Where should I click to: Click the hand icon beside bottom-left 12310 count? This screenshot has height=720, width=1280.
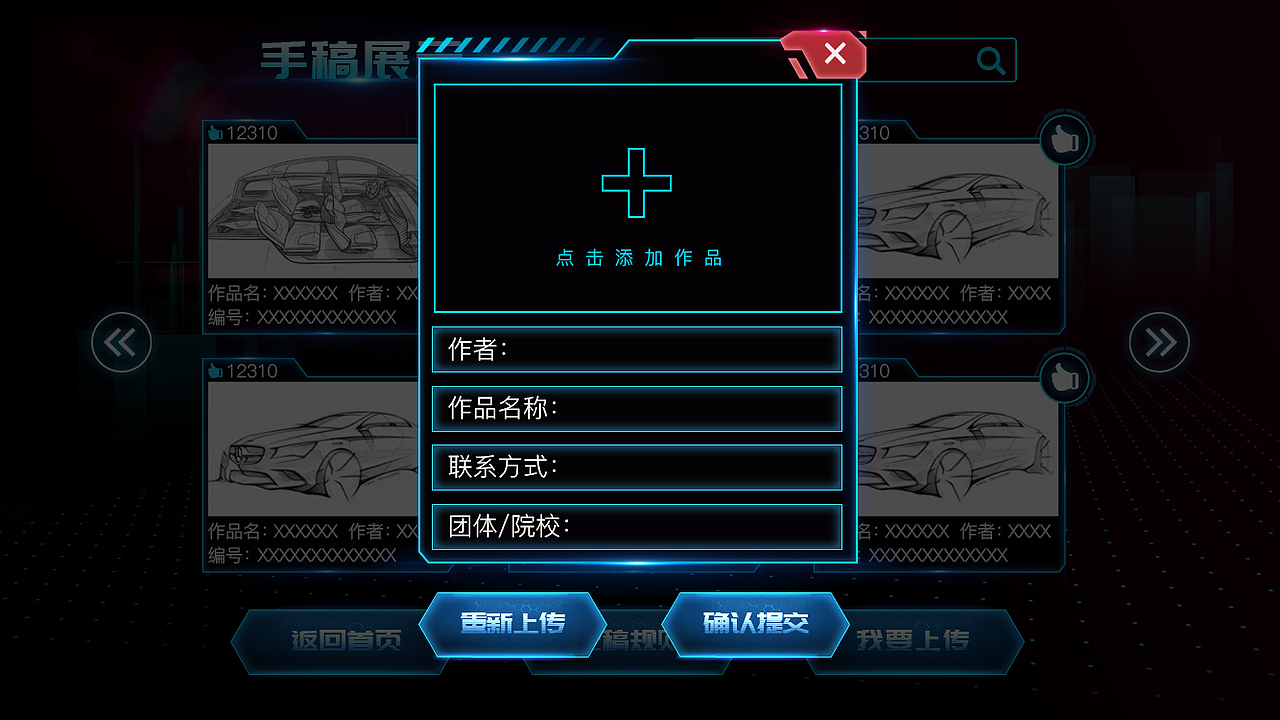[215, 370]
